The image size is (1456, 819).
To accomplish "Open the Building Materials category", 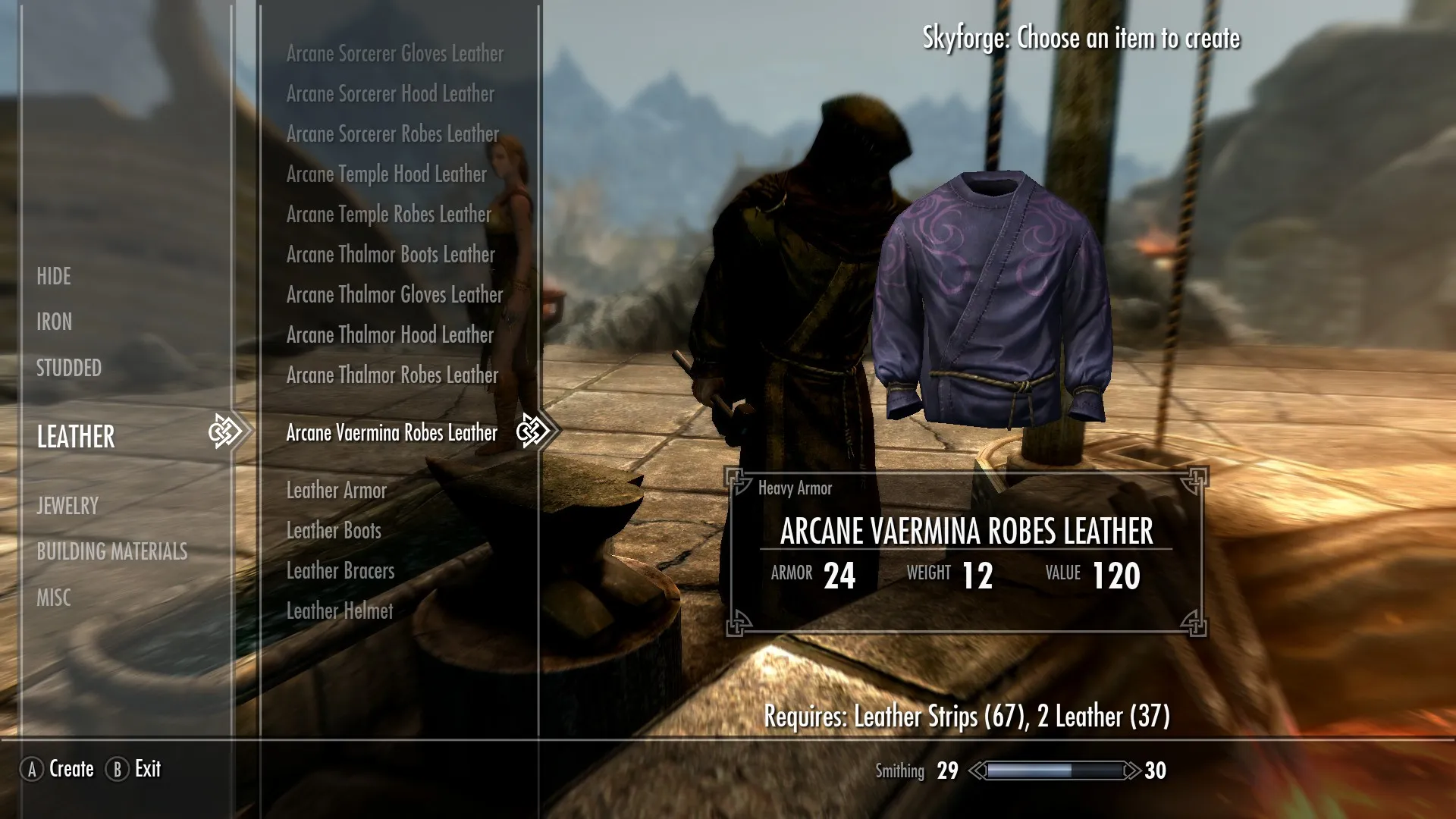I will (112, 551).
